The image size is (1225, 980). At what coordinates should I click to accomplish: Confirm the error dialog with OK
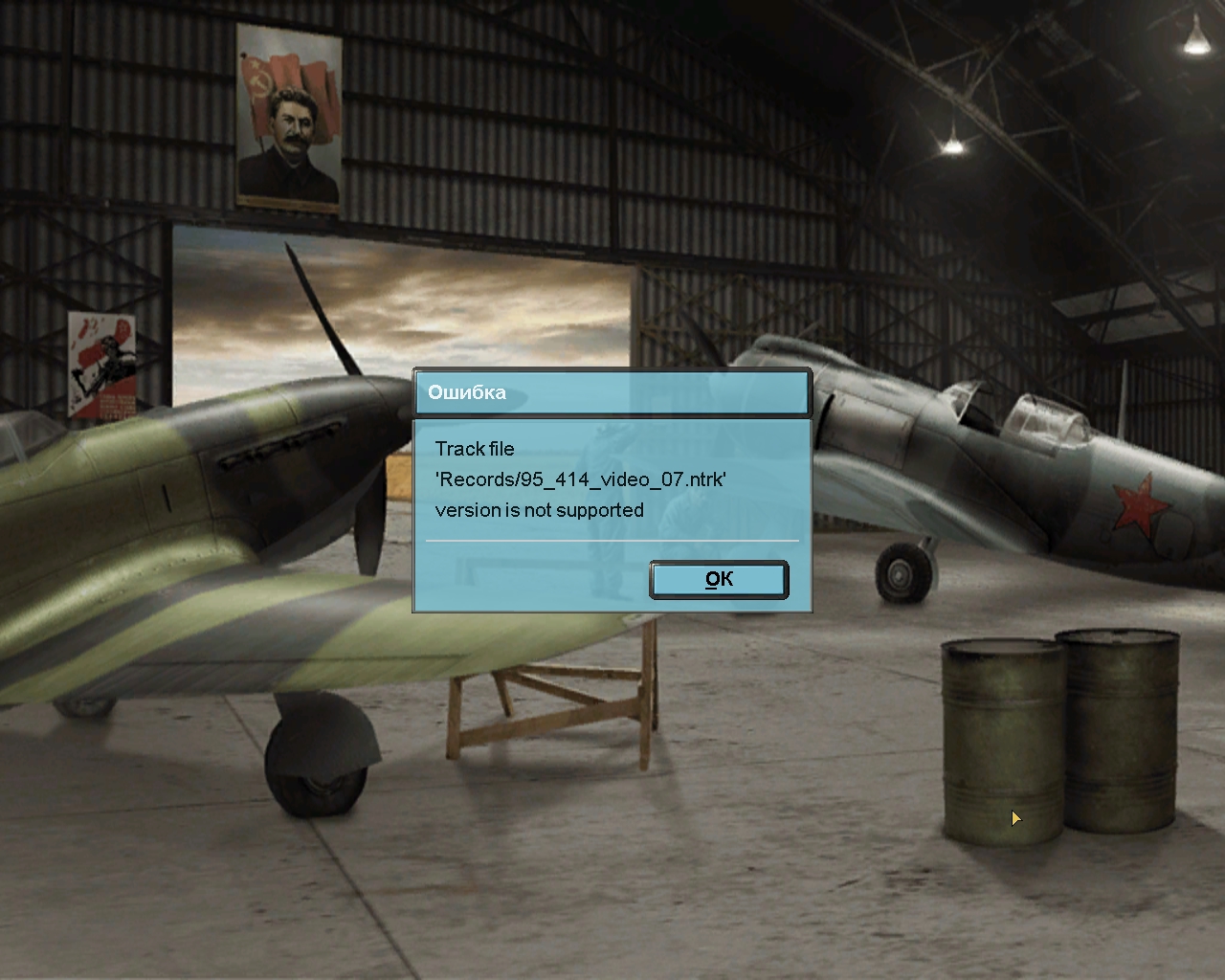(719, 580)
